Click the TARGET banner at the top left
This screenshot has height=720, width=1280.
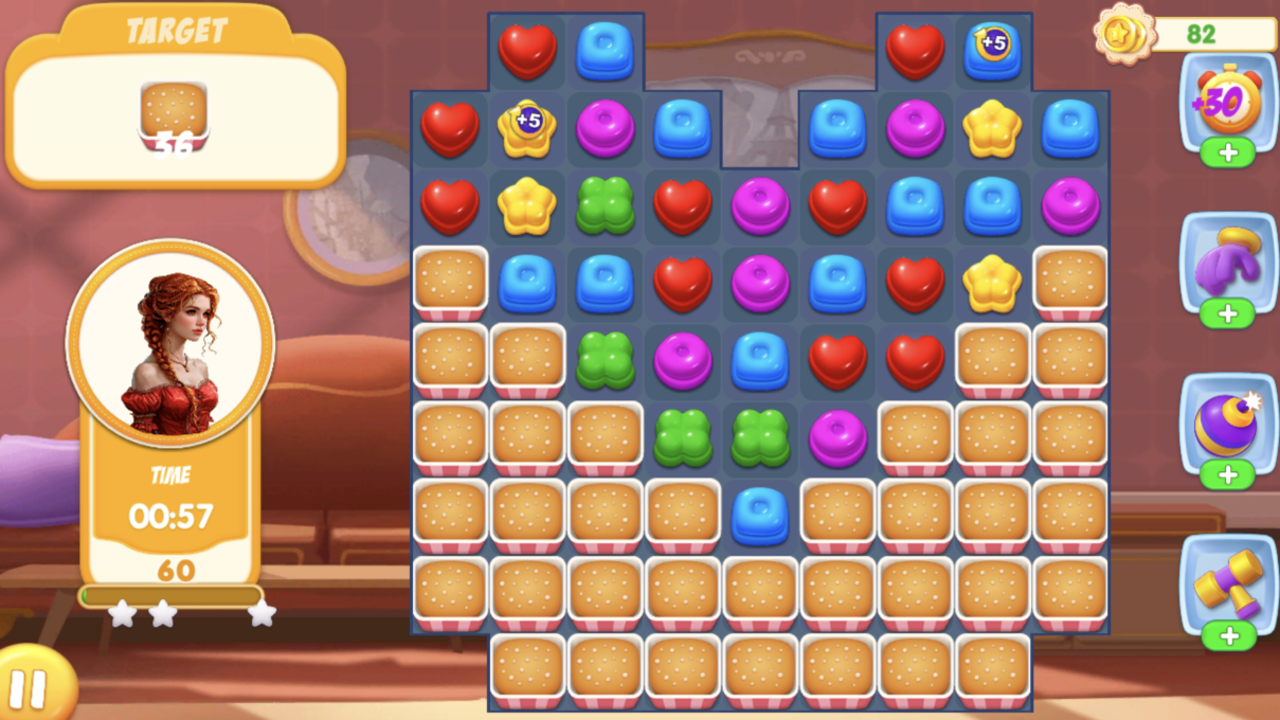(175, 30)
